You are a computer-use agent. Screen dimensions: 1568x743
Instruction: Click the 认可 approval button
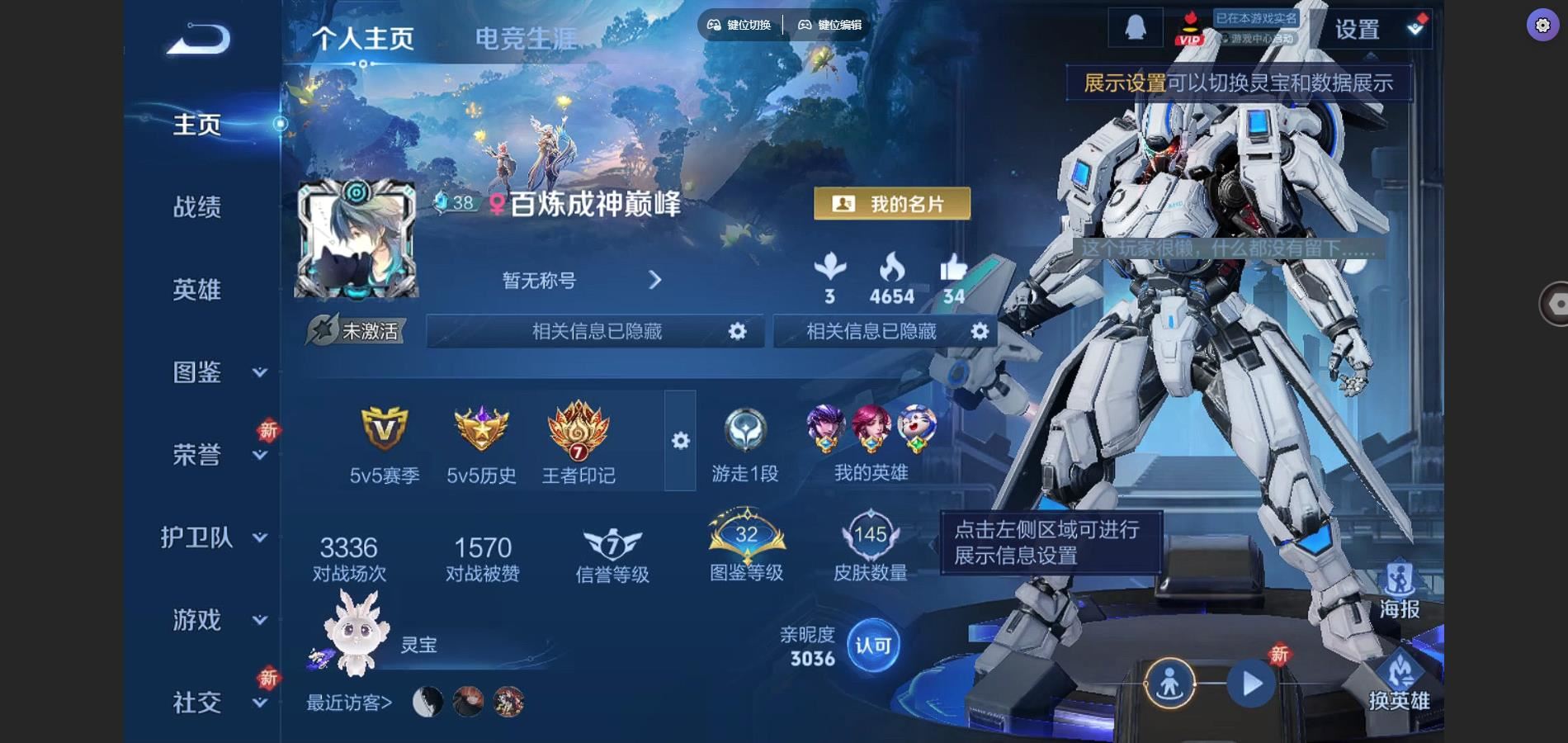point(873,646)
